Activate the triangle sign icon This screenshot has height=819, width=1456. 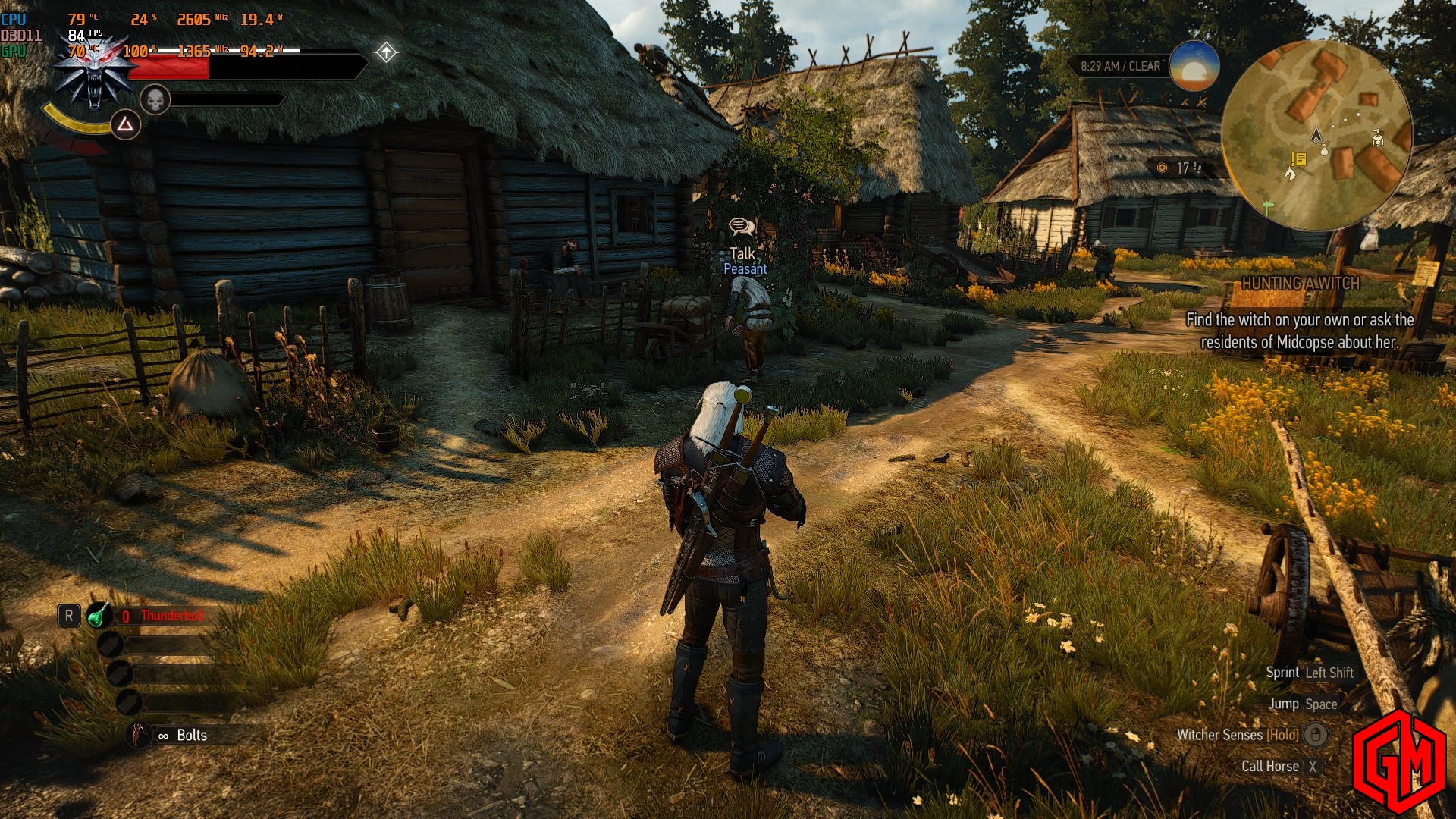(x=126, y=124)
